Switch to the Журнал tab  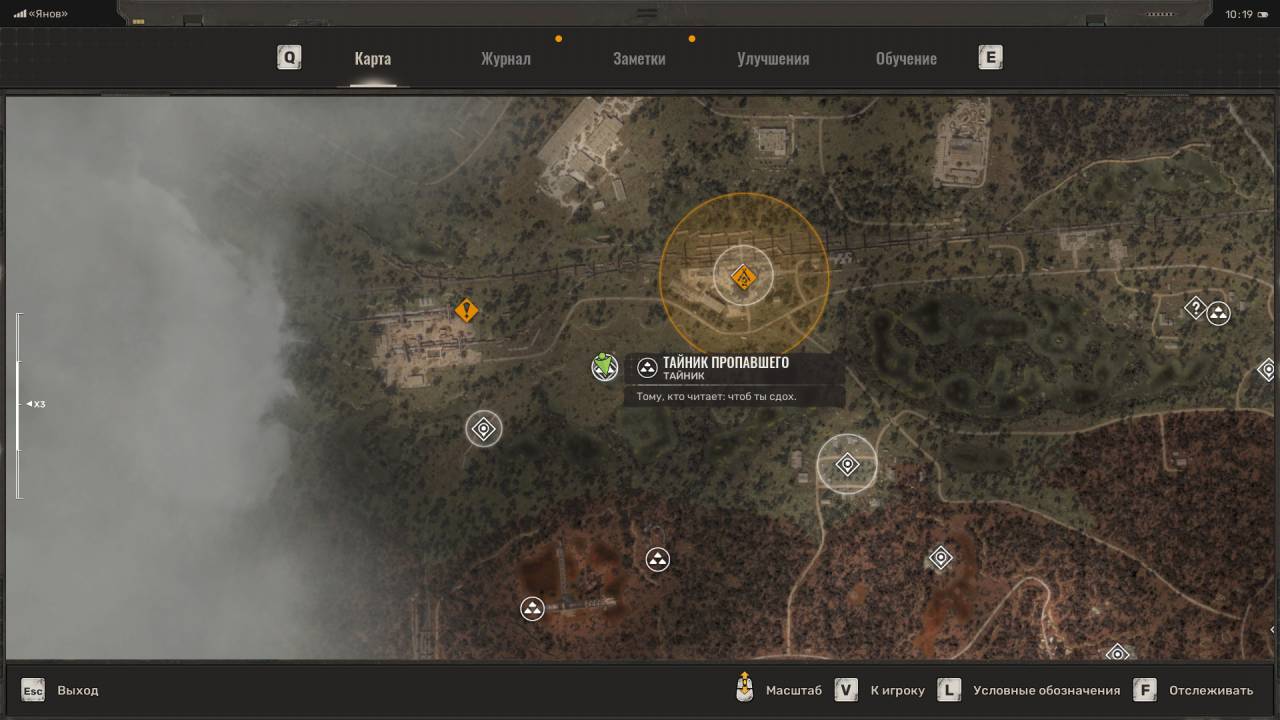(505, 59)
